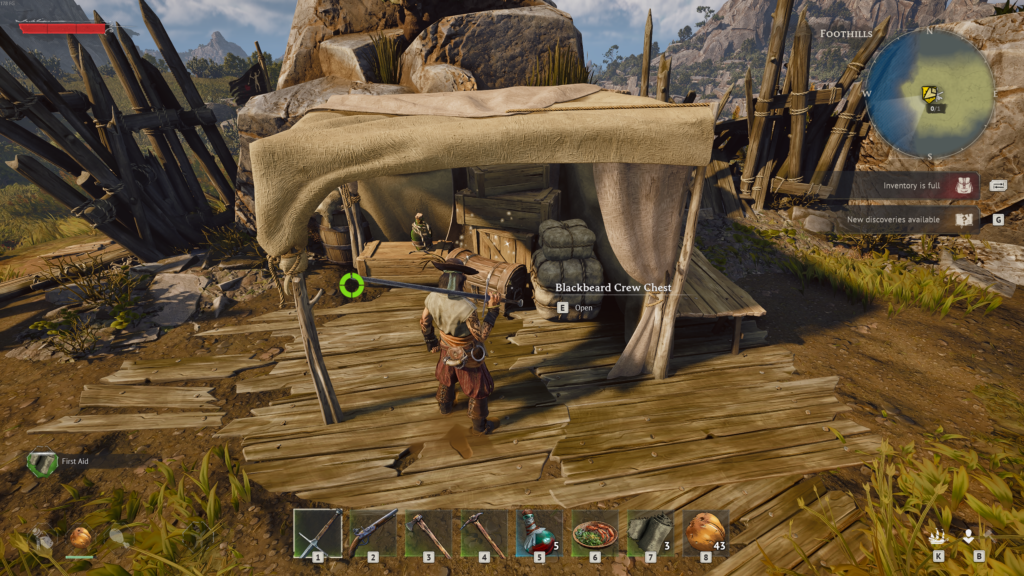
Task: Click the First Aid status icon
Action: (x=42, y=462)
